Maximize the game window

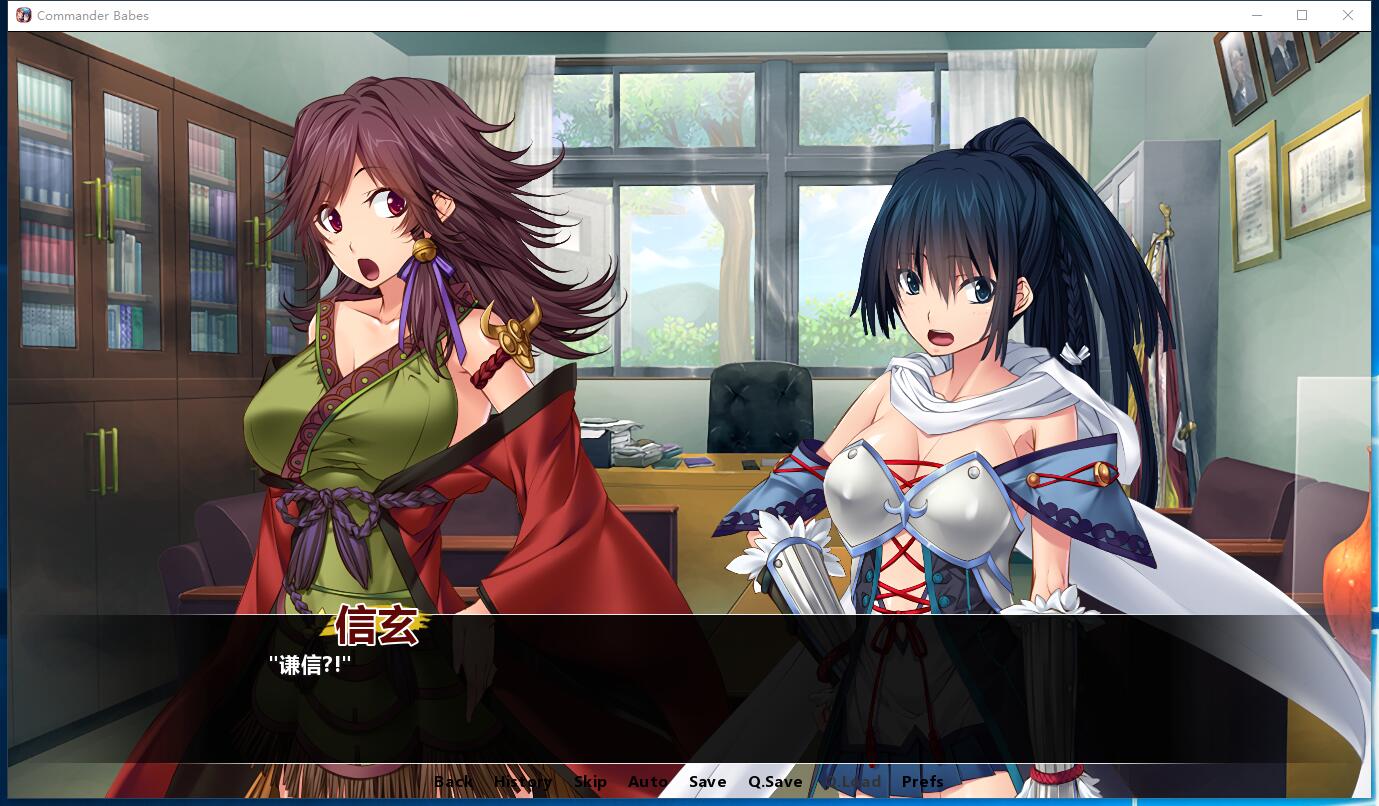click(1303, 15)
